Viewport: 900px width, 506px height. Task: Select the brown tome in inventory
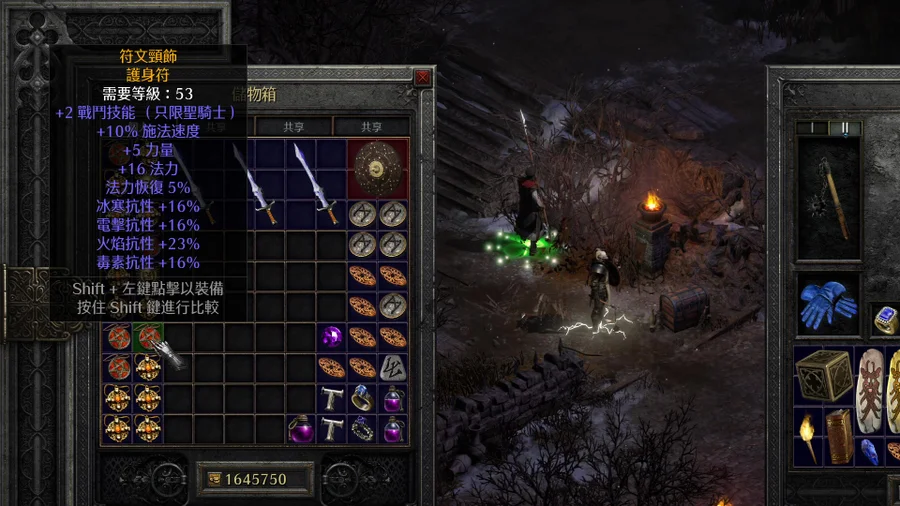pyautogui.click(x=838, y=437)
